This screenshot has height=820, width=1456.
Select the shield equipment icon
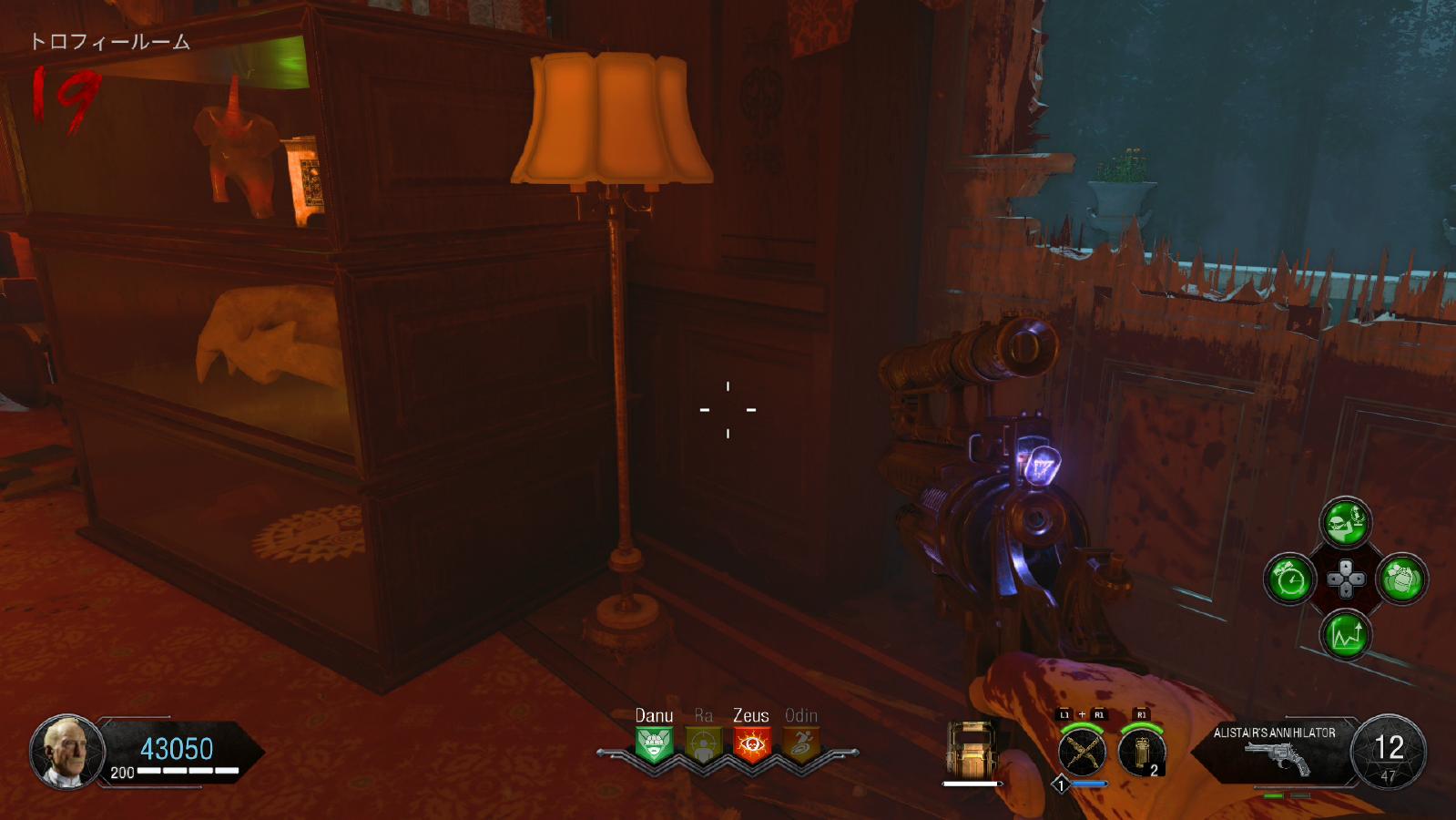click(x=972, y=749)
